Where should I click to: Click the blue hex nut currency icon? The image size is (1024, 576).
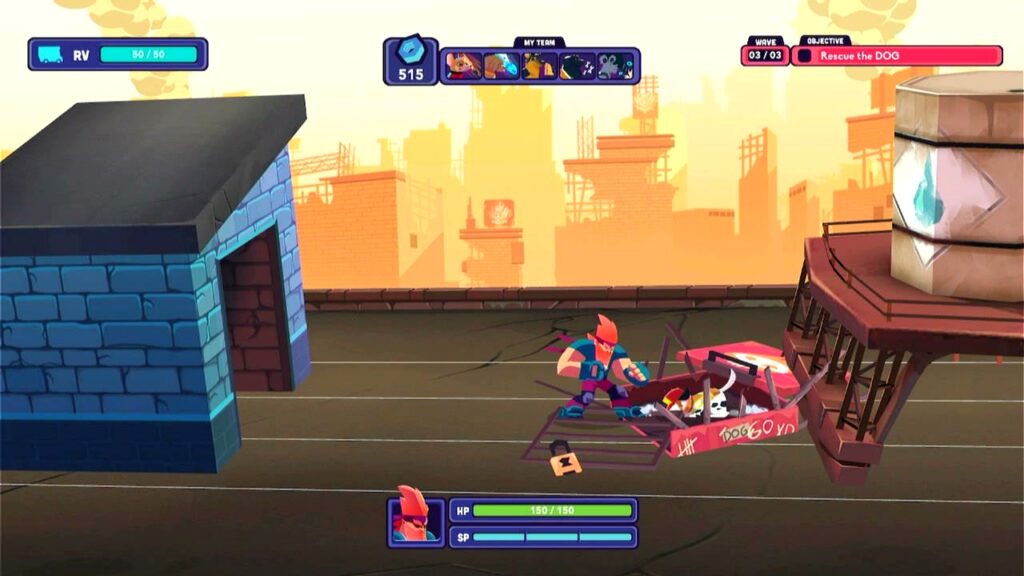pyautogui.click(x=410, y=52)
